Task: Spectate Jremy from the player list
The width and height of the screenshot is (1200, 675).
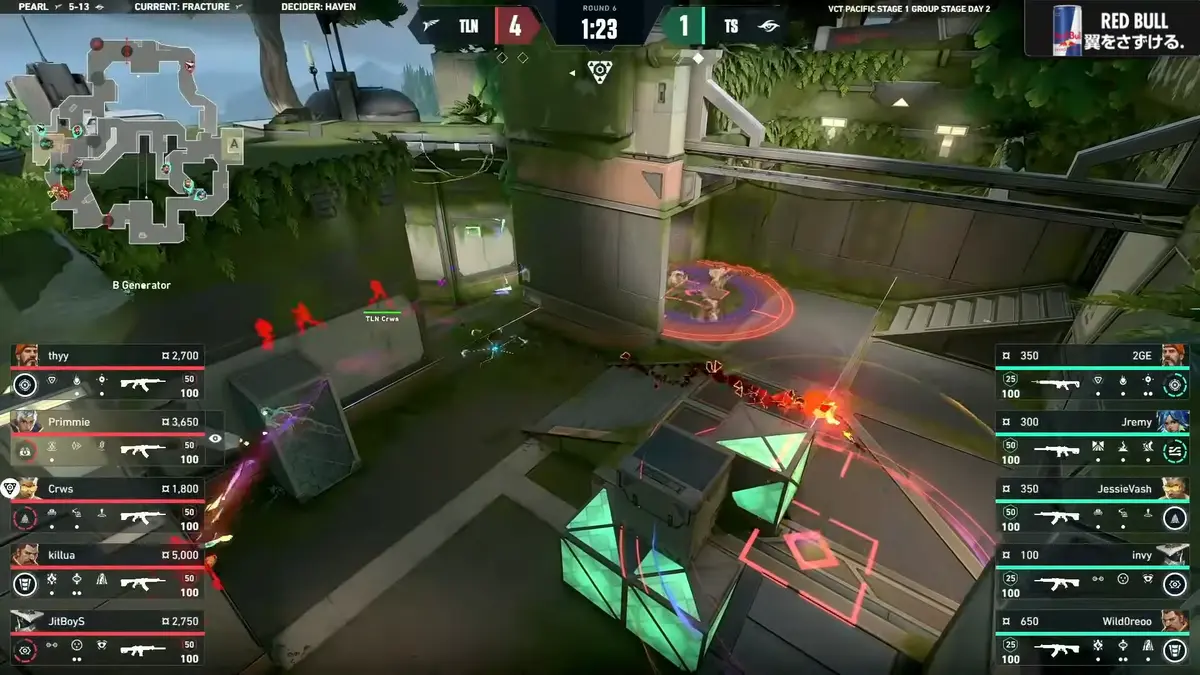Action: click(x=1092, y=436)
